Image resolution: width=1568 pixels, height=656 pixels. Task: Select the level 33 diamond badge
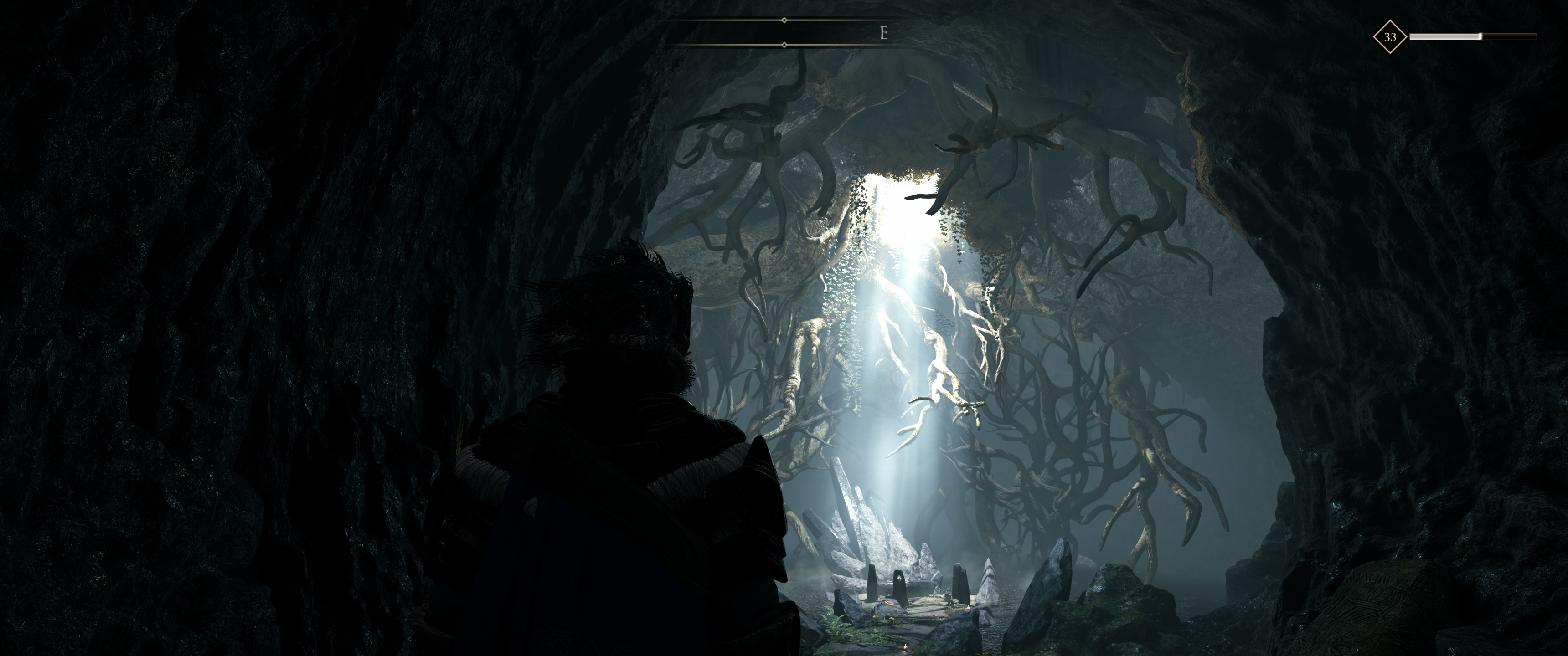[x=1390, y=37]
